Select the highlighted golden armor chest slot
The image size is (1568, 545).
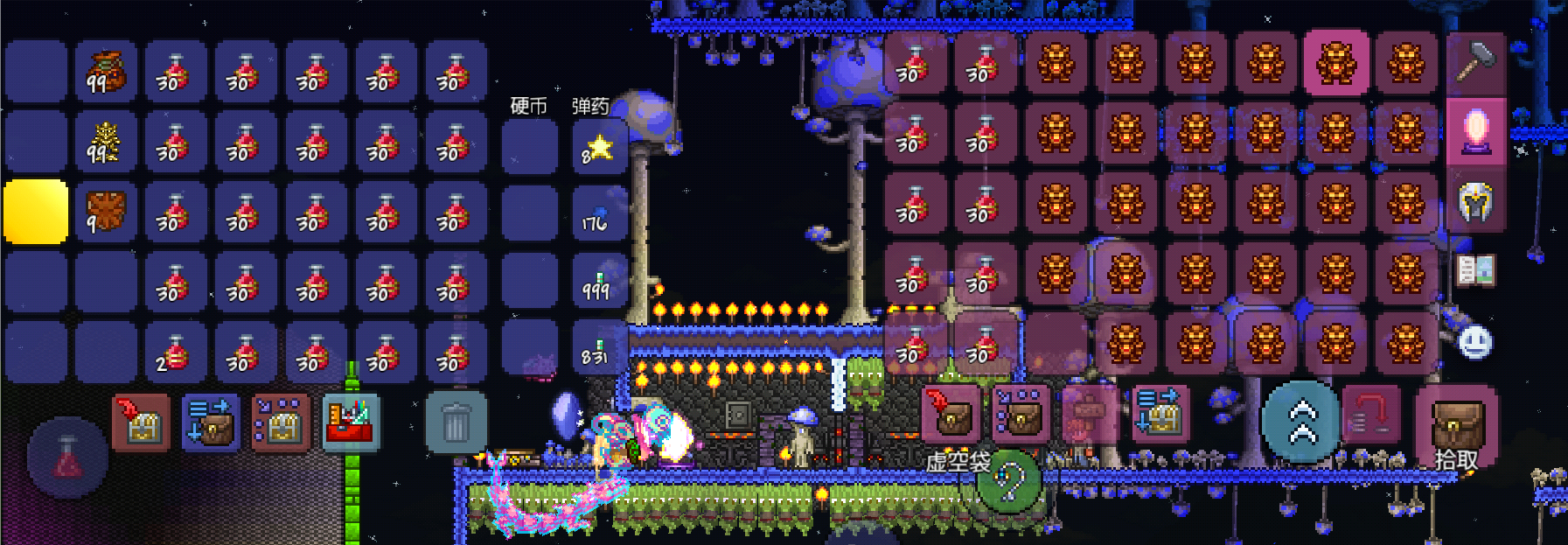(1336, 63)
